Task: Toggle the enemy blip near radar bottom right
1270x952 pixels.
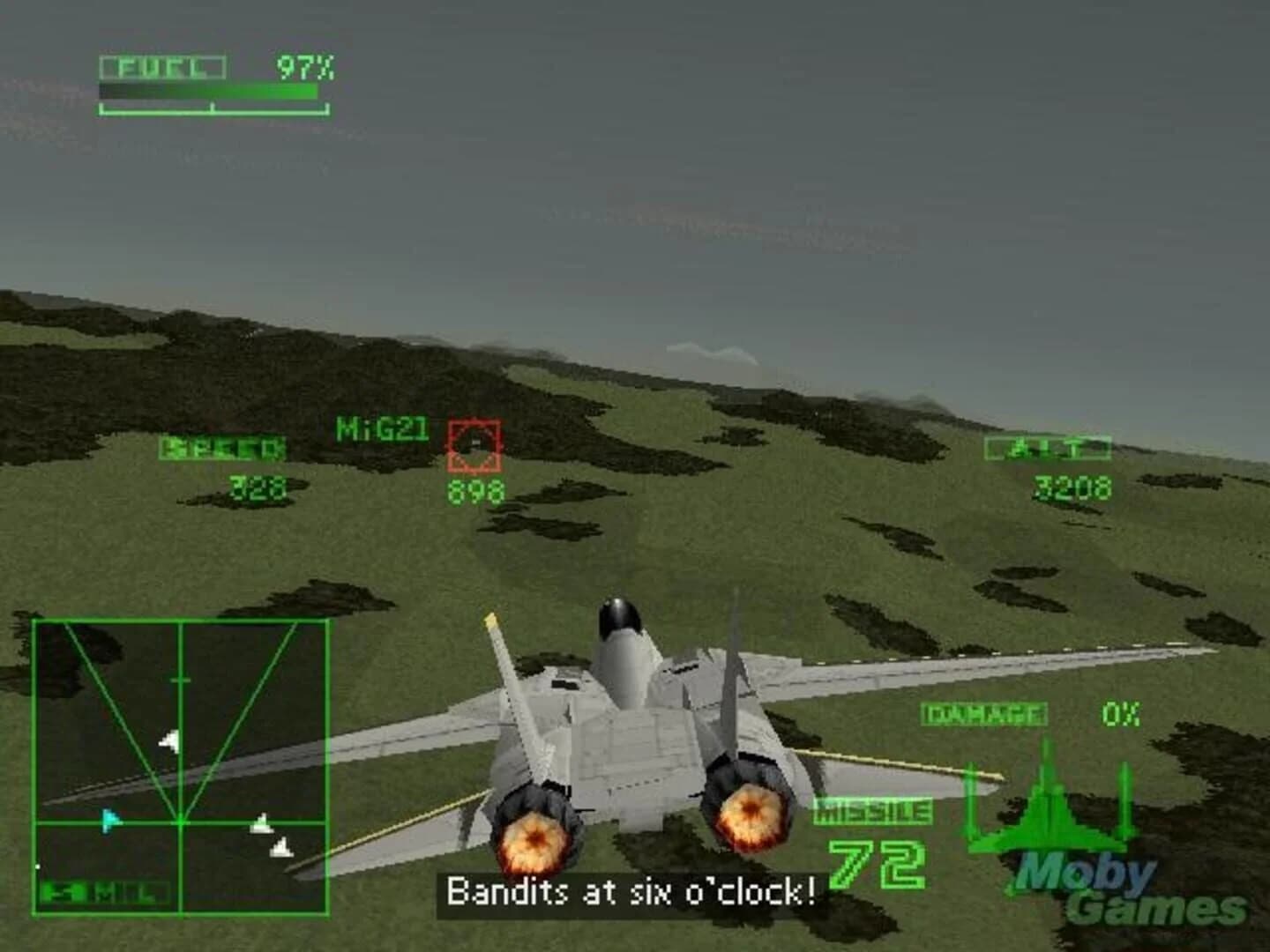Action: point(281,848)
